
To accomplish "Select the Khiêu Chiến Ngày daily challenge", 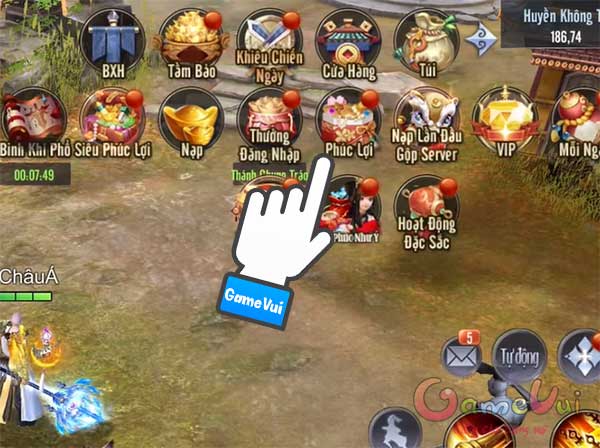I will (x=266, y=38).
